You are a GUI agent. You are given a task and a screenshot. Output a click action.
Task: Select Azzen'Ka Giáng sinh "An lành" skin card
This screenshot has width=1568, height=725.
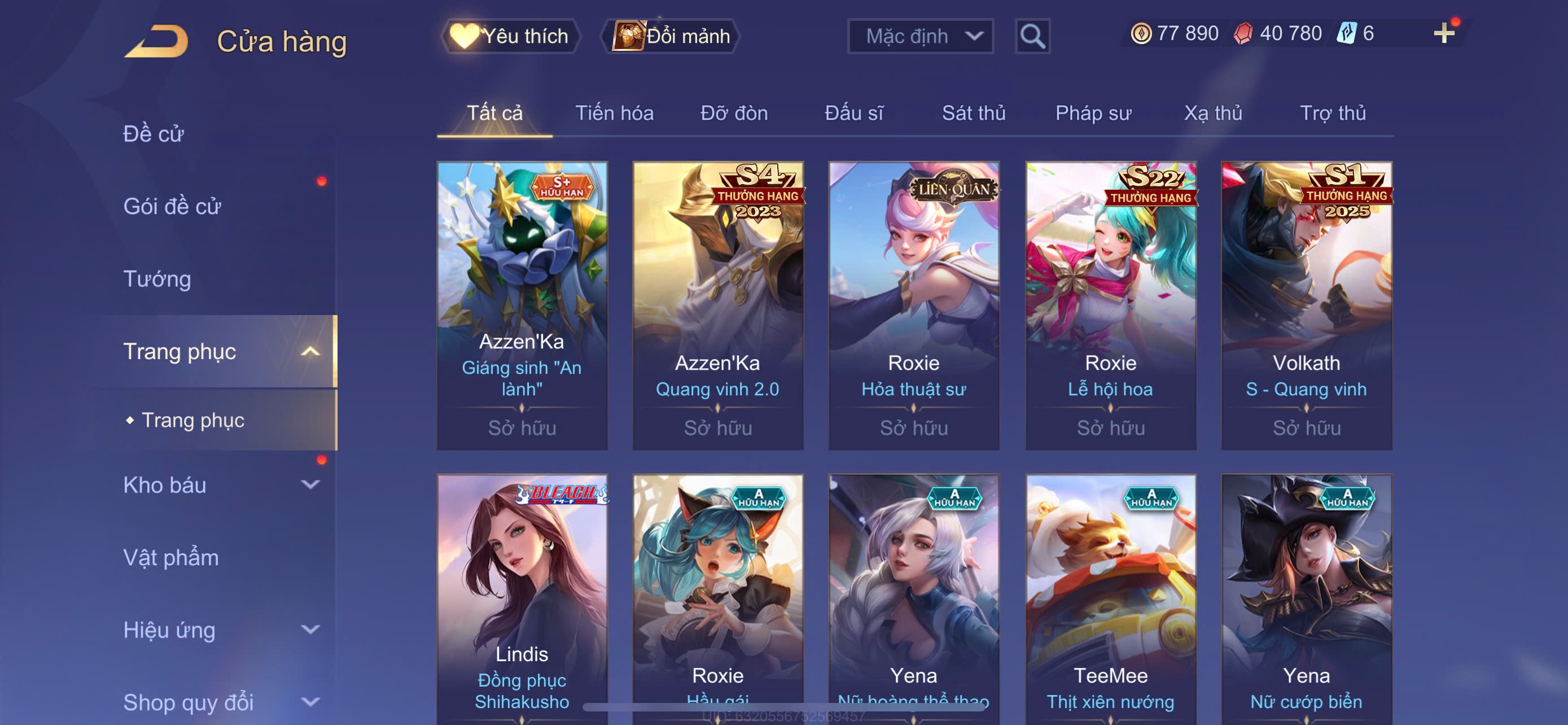point(522,304)
